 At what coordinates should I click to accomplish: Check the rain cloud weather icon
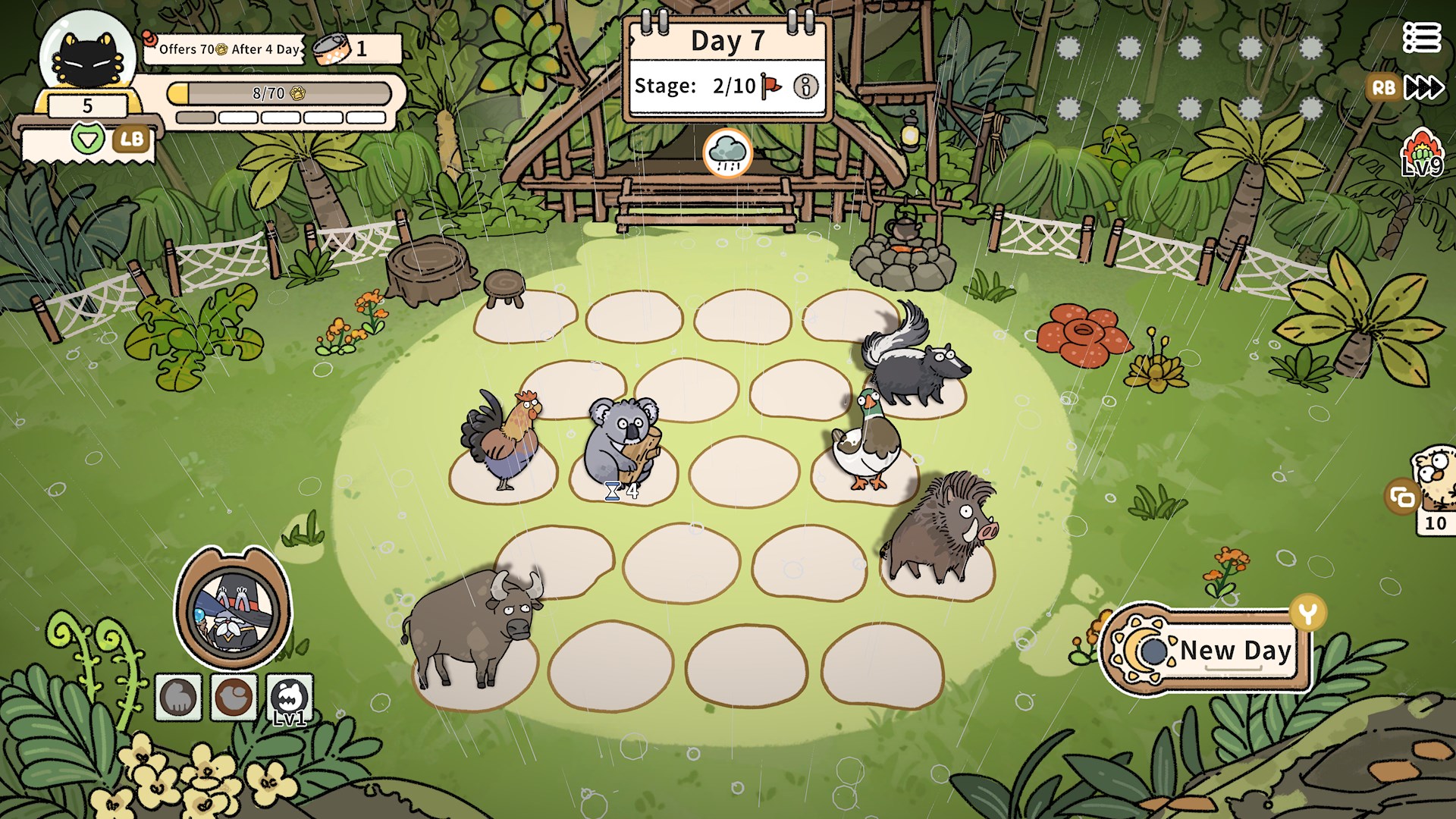[727, 152]
